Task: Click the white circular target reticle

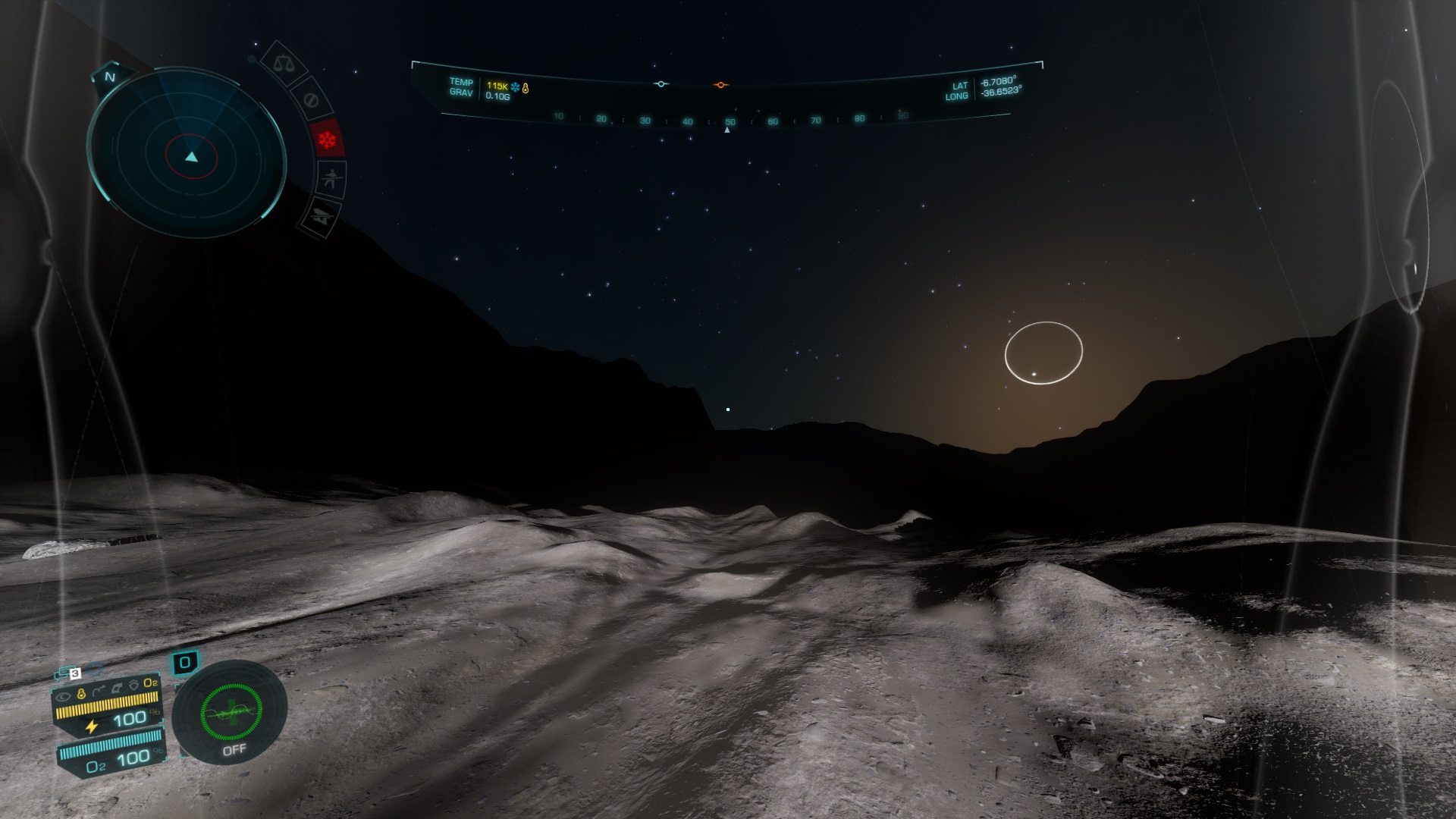Action: click(1043, 353)
